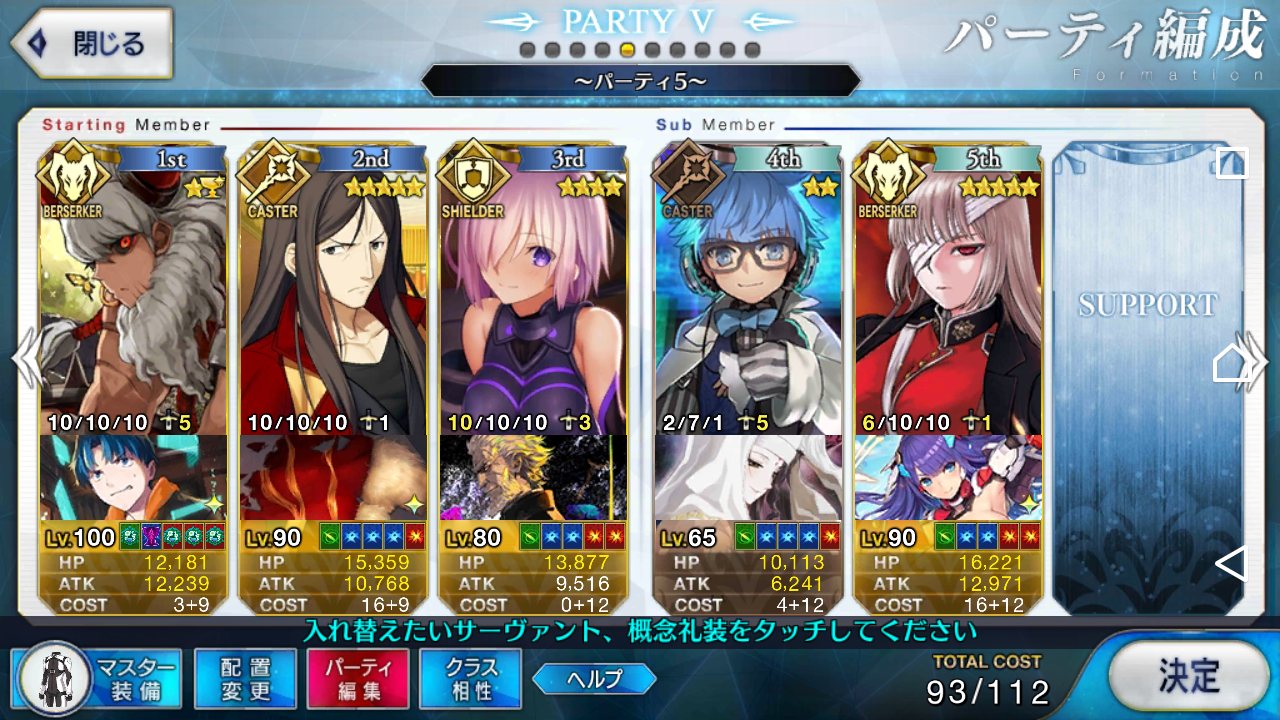Open the ヘルプ help dialog
The image size is (1280, 720).
(x=594, y=679)
